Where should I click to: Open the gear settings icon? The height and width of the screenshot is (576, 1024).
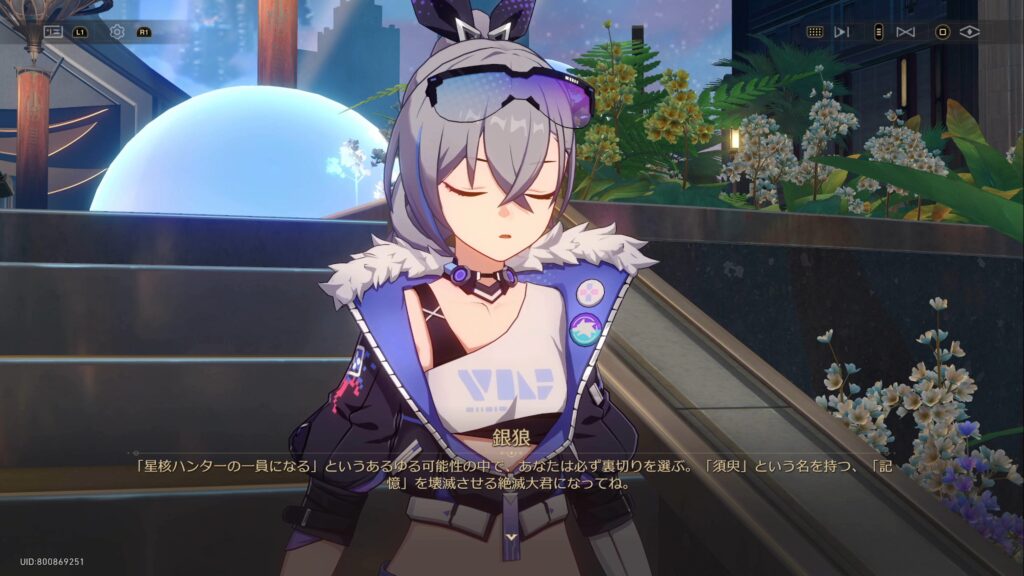coord(117,32)
